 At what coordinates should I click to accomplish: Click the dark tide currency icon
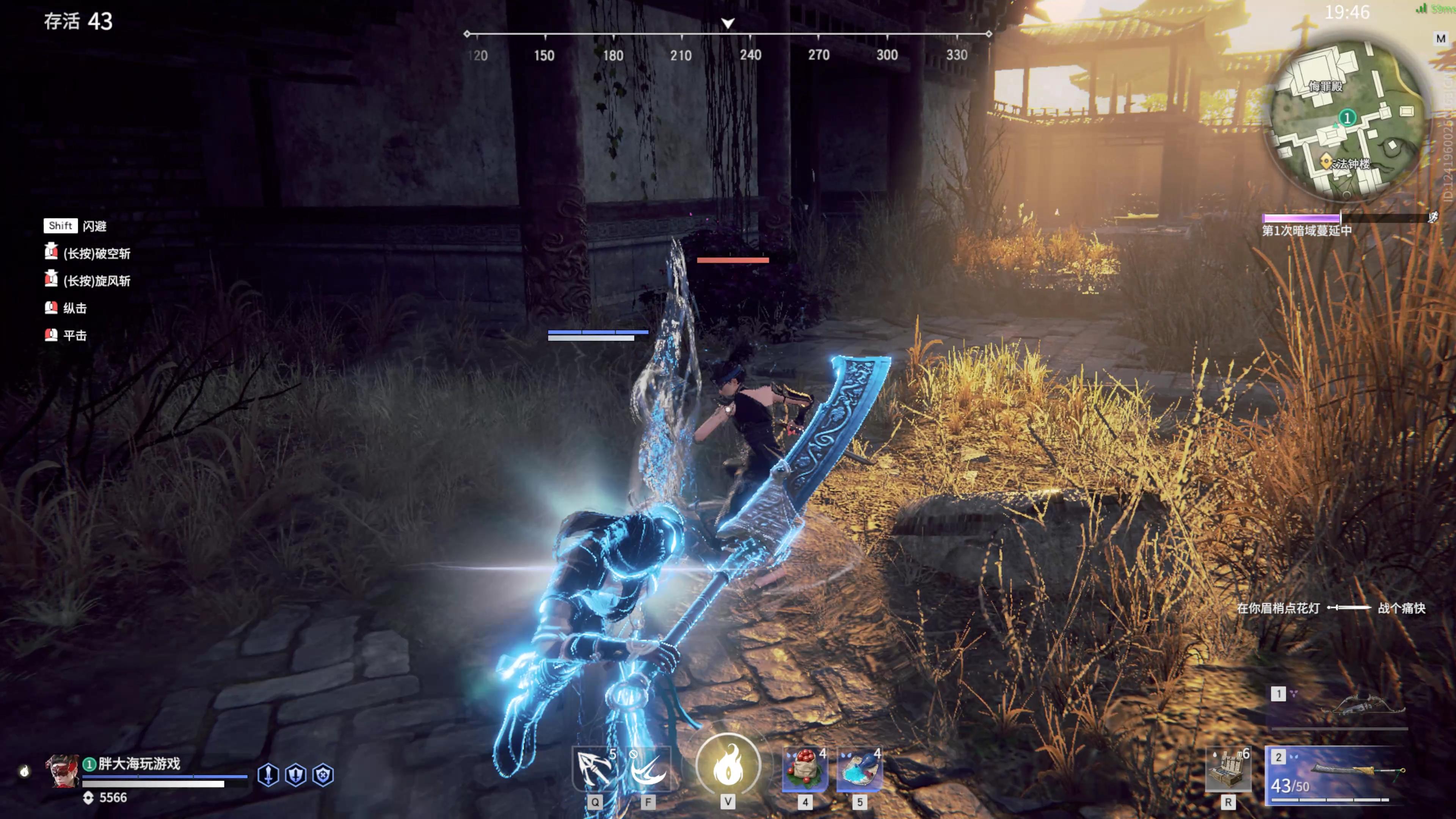point(88,797)
